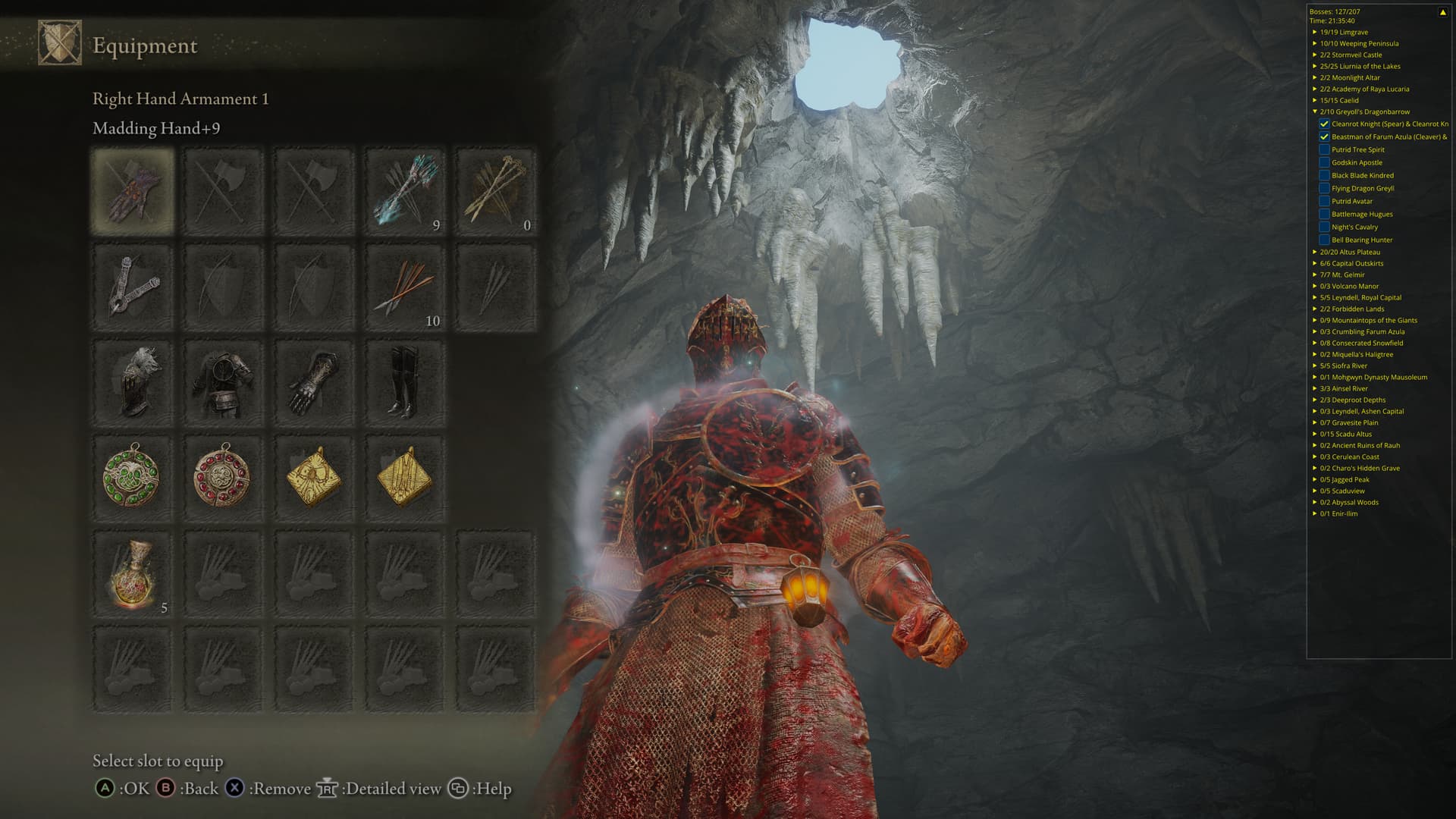Check off Godskin Apostle in boss tracker

[1324, 162]
